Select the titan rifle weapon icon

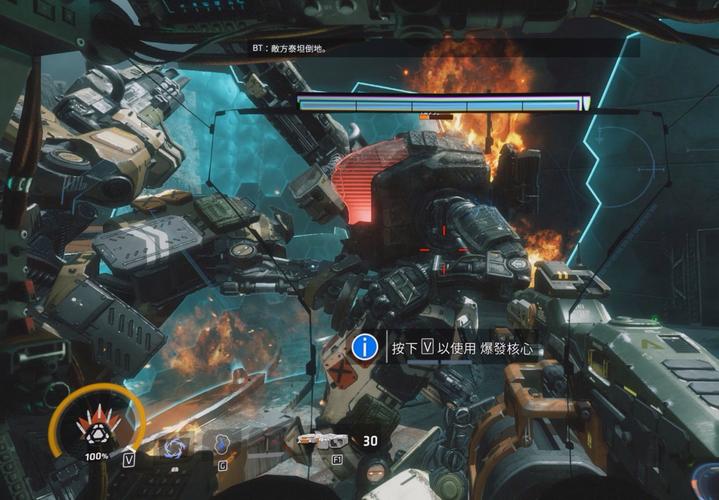[322, 440]
